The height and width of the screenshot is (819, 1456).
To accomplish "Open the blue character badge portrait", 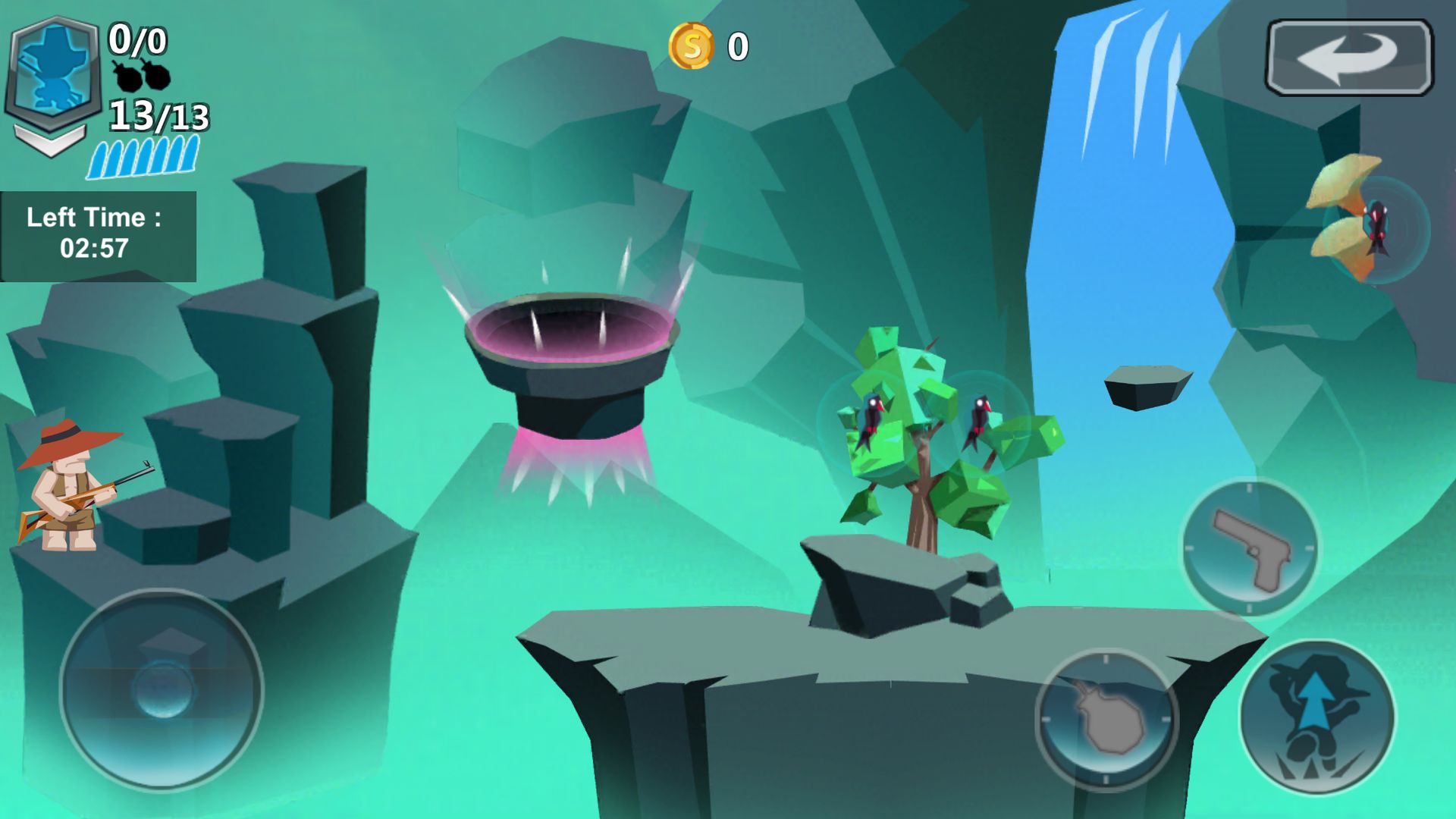I will [54, 70].
